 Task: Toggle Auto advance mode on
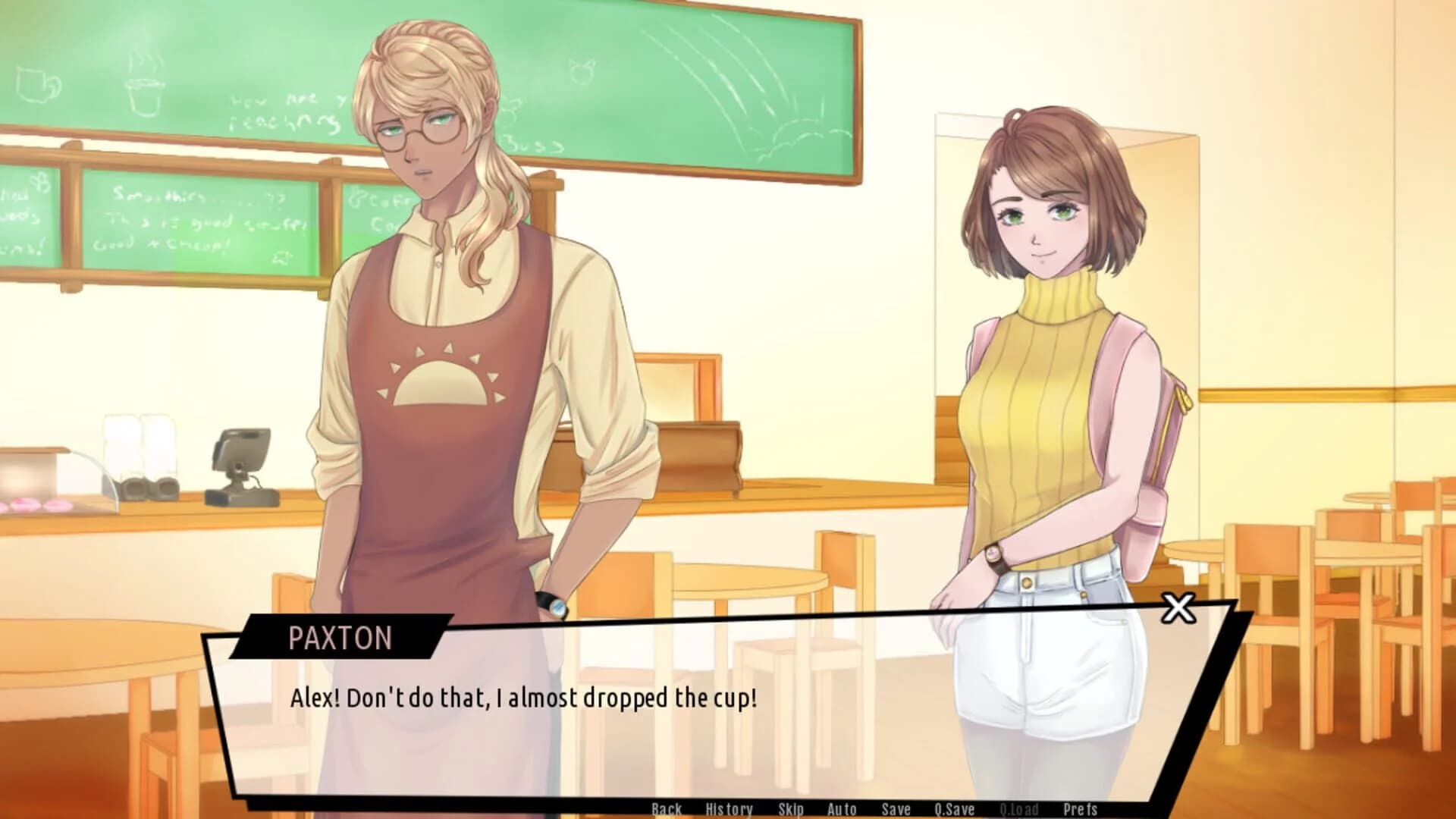(842, 809)
